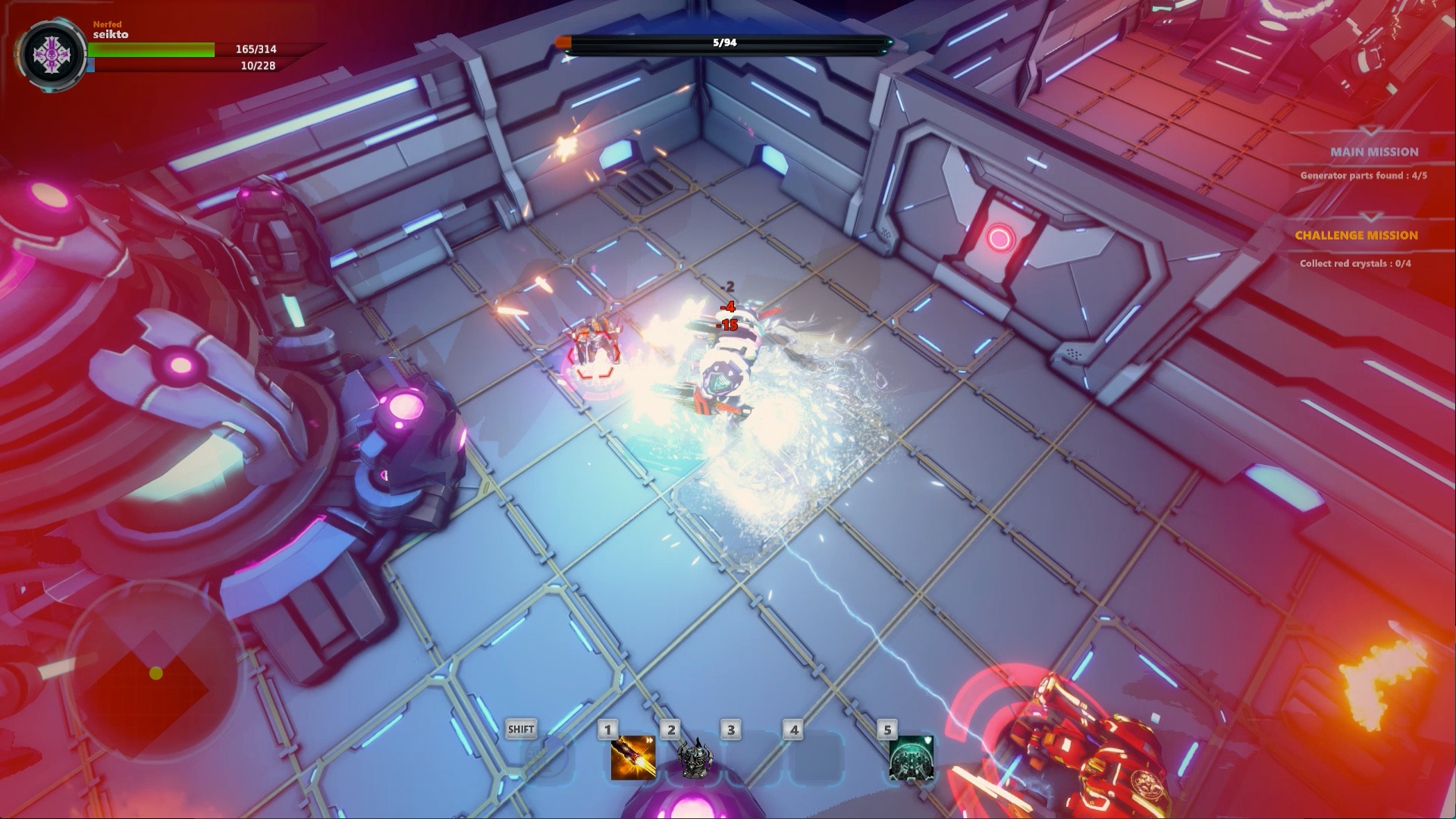Open the MAIN MISSION header
Image resolution: width=1456 pixels, height=819 pixels.
(x=1374, y=152)
